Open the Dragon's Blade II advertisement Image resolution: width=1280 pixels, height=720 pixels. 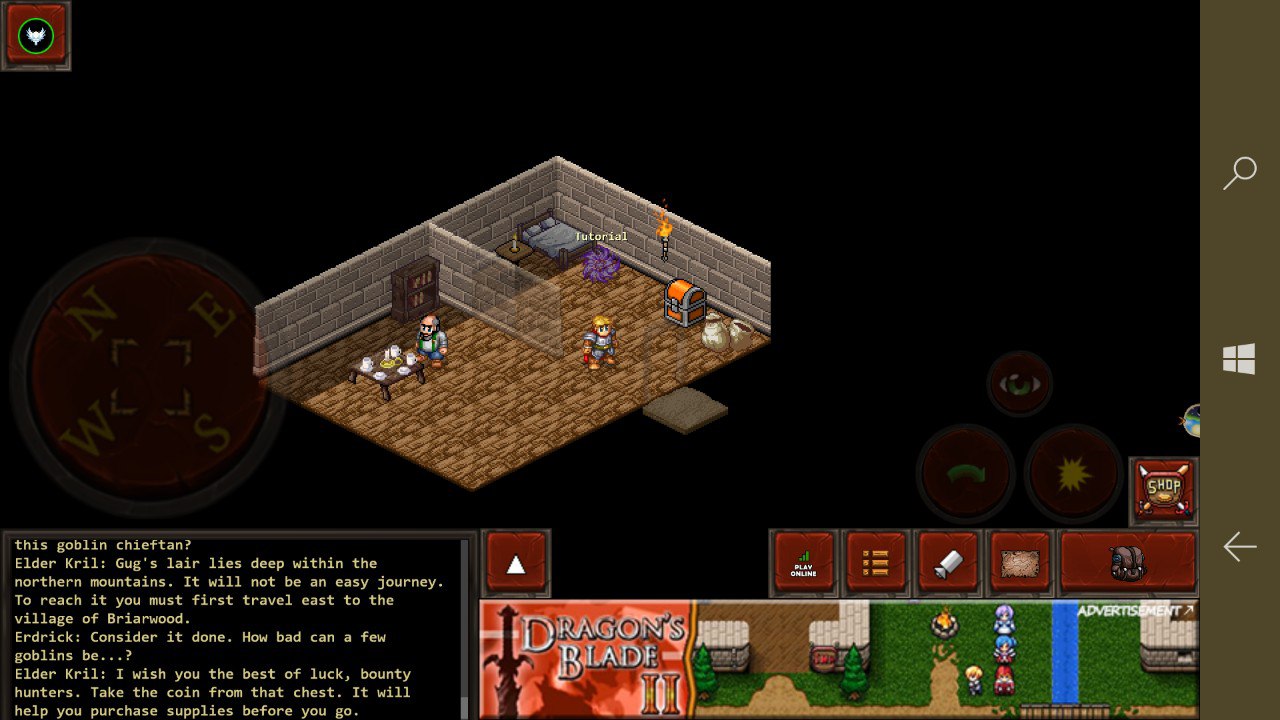(x=838, y=658)
